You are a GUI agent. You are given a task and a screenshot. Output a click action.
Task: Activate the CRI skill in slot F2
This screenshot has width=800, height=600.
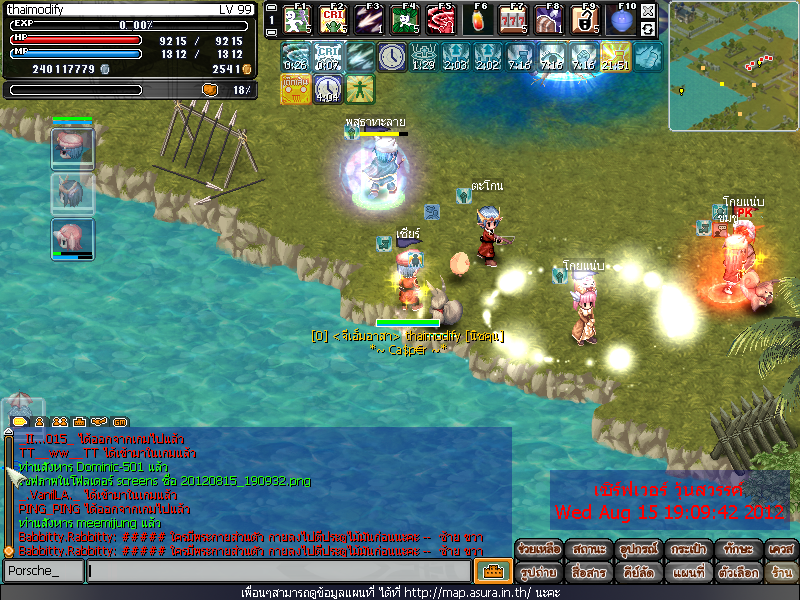(x=331, y=20)
